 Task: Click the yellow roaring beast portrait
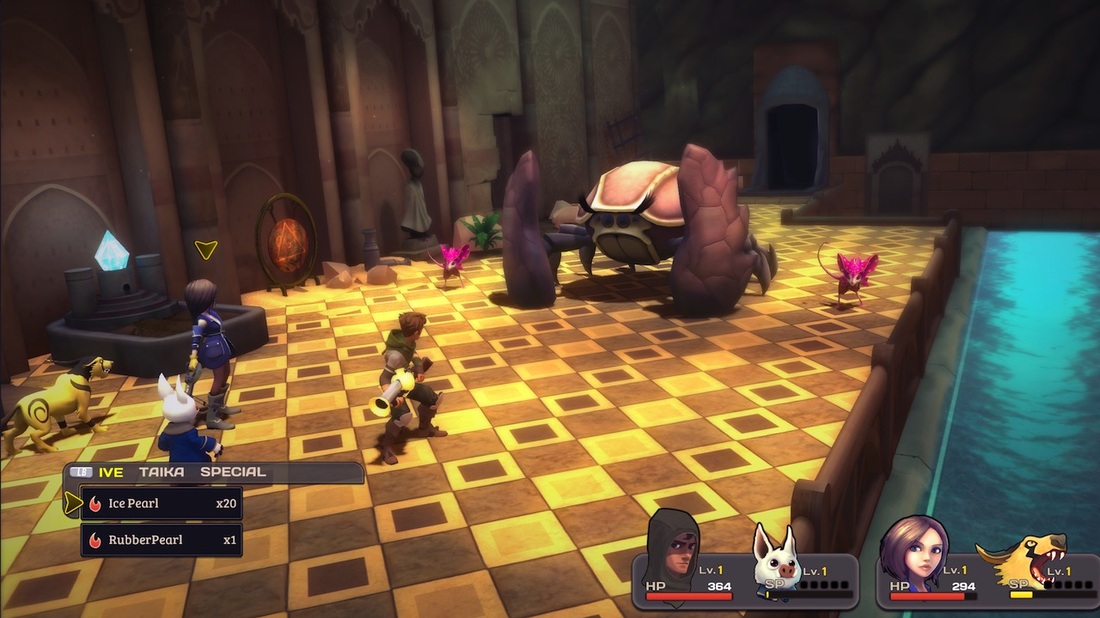[1022, 559]
